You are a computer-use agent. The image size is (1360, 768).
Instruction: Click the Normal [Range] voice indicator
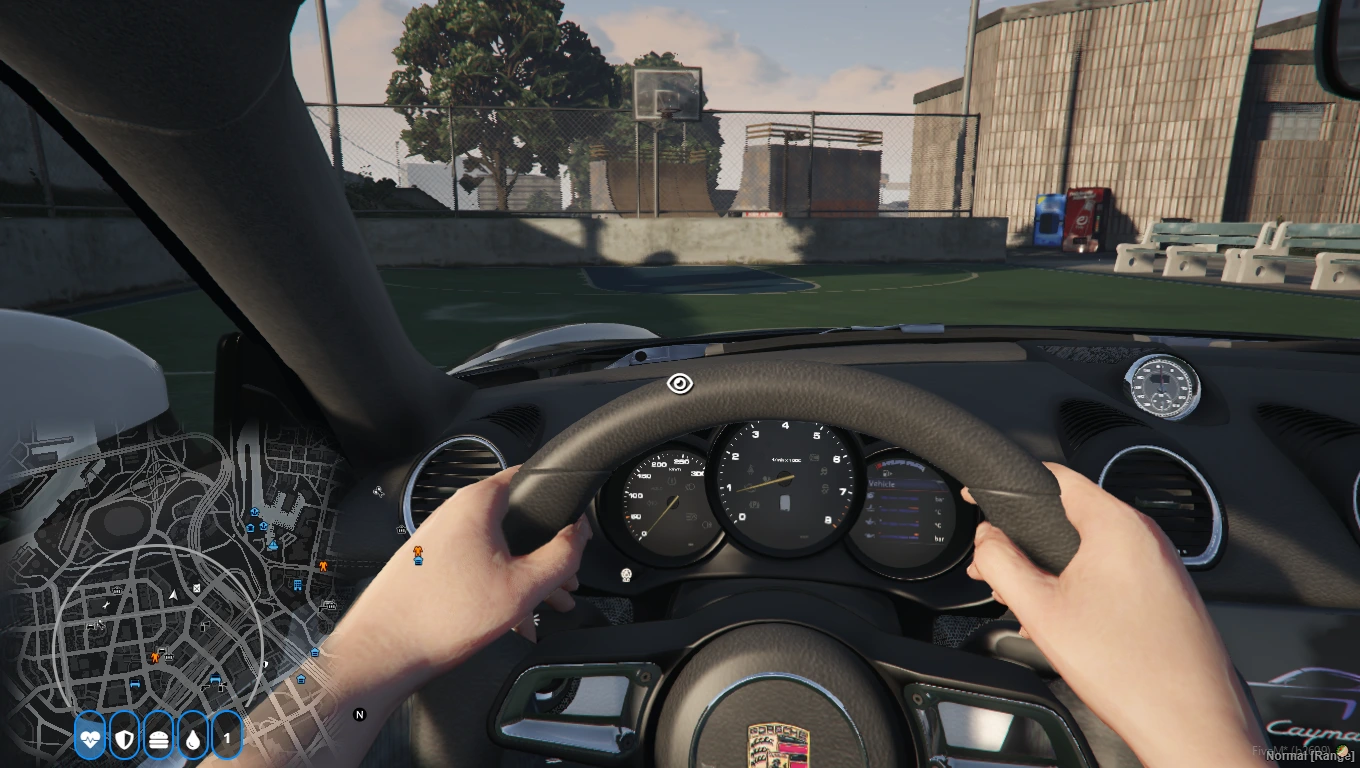[x=1310, y=756]
